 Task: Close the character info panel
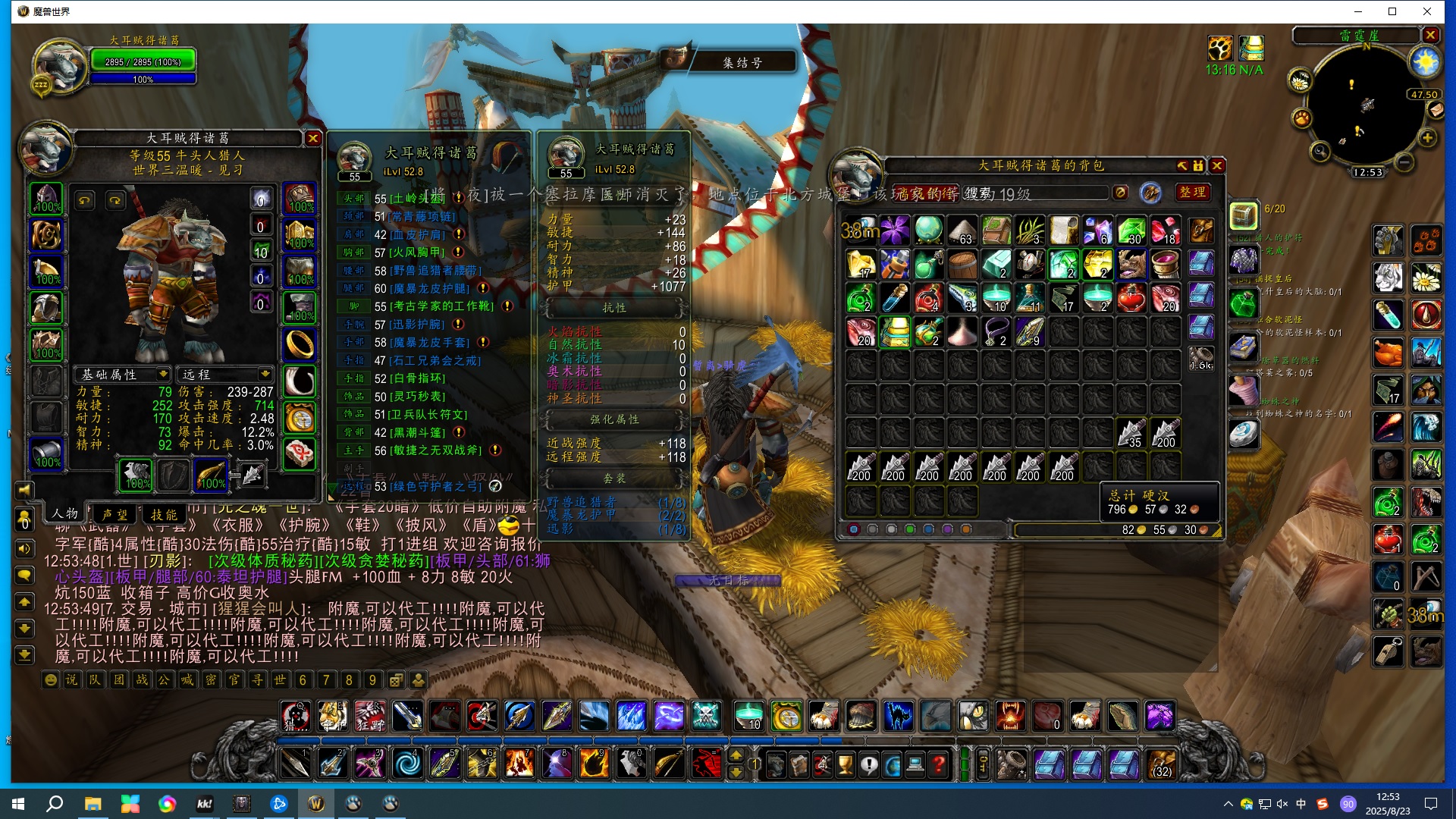(x=312, y=139)
